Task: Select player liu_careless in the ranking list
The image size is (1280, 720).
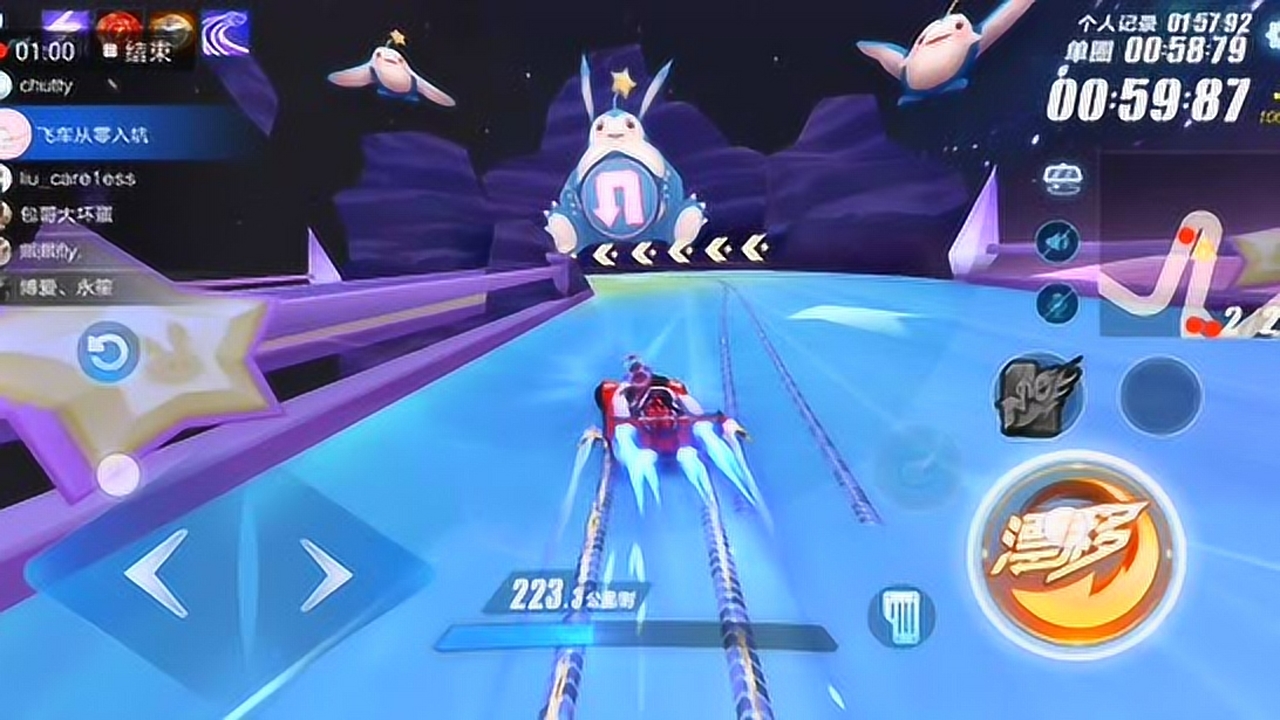Action: pos(77,179)
